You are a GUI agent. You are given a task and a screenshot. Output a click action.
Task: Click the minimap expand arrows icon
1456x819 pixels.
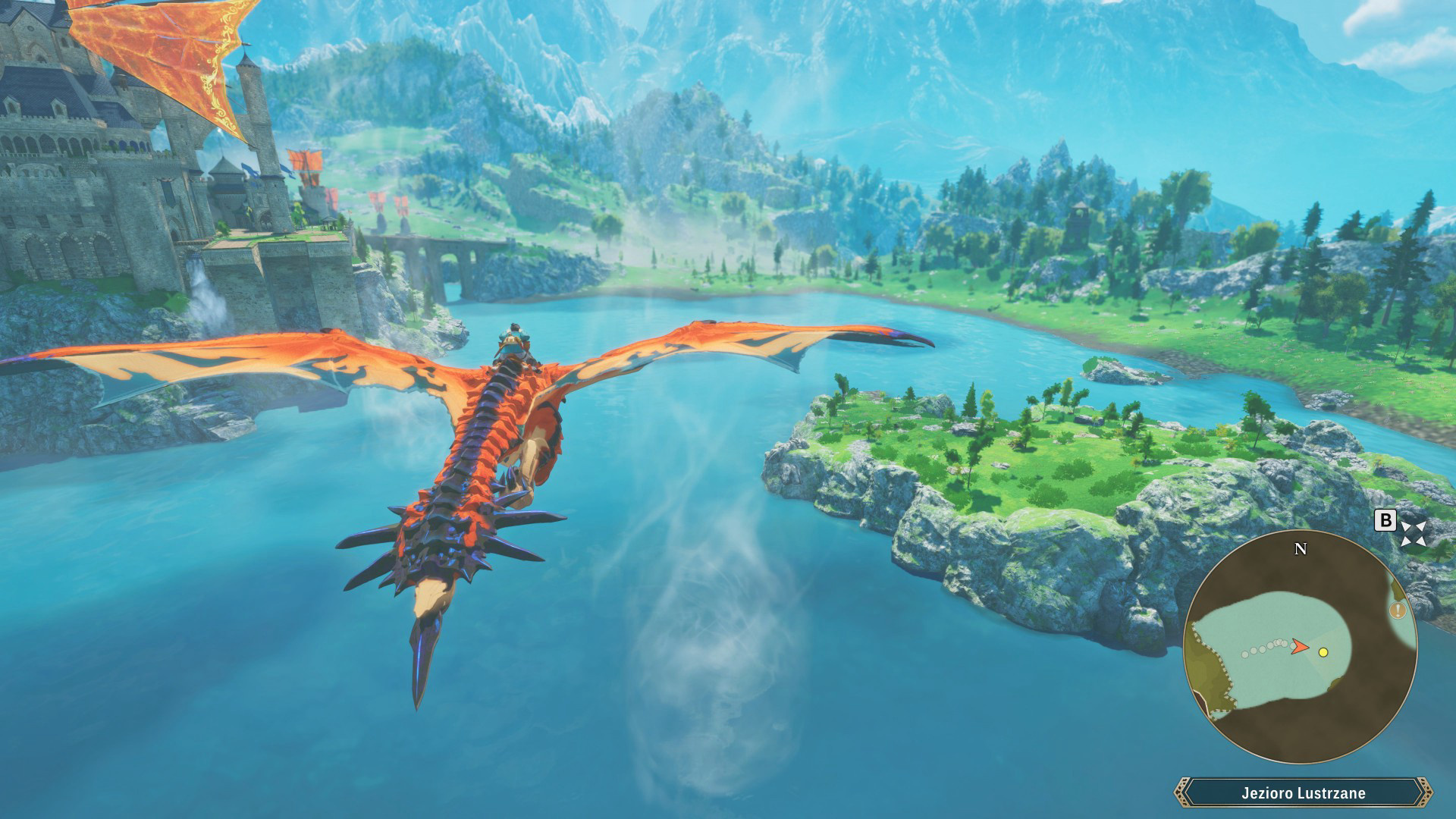point(1415,532)
